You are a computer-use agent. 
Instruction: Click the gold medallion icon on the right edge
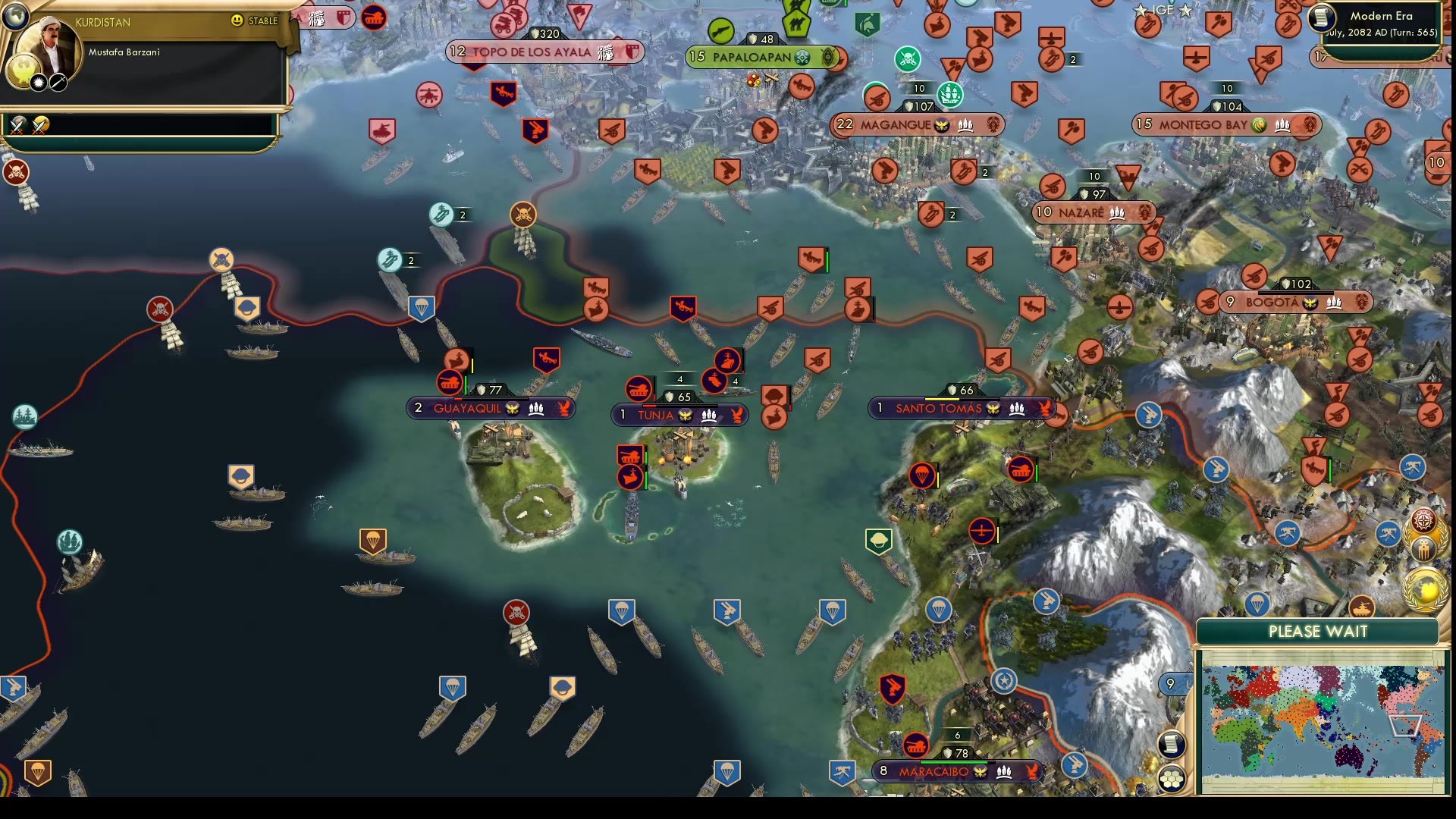coord(1423,588)
